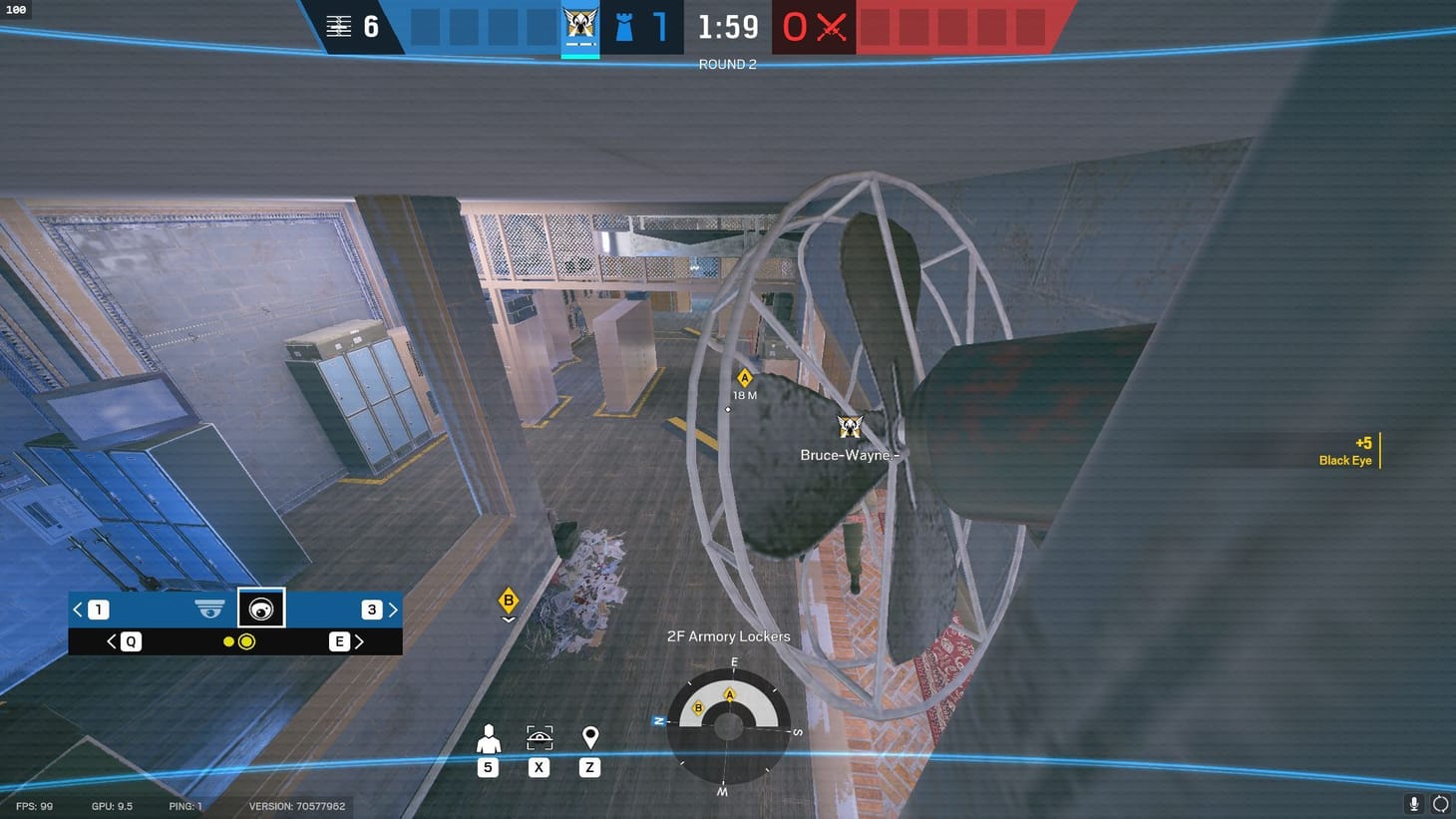1456x819 pixels.
Task: Mute the microphone icon in the bottom corner
Action: point(1413,803)
